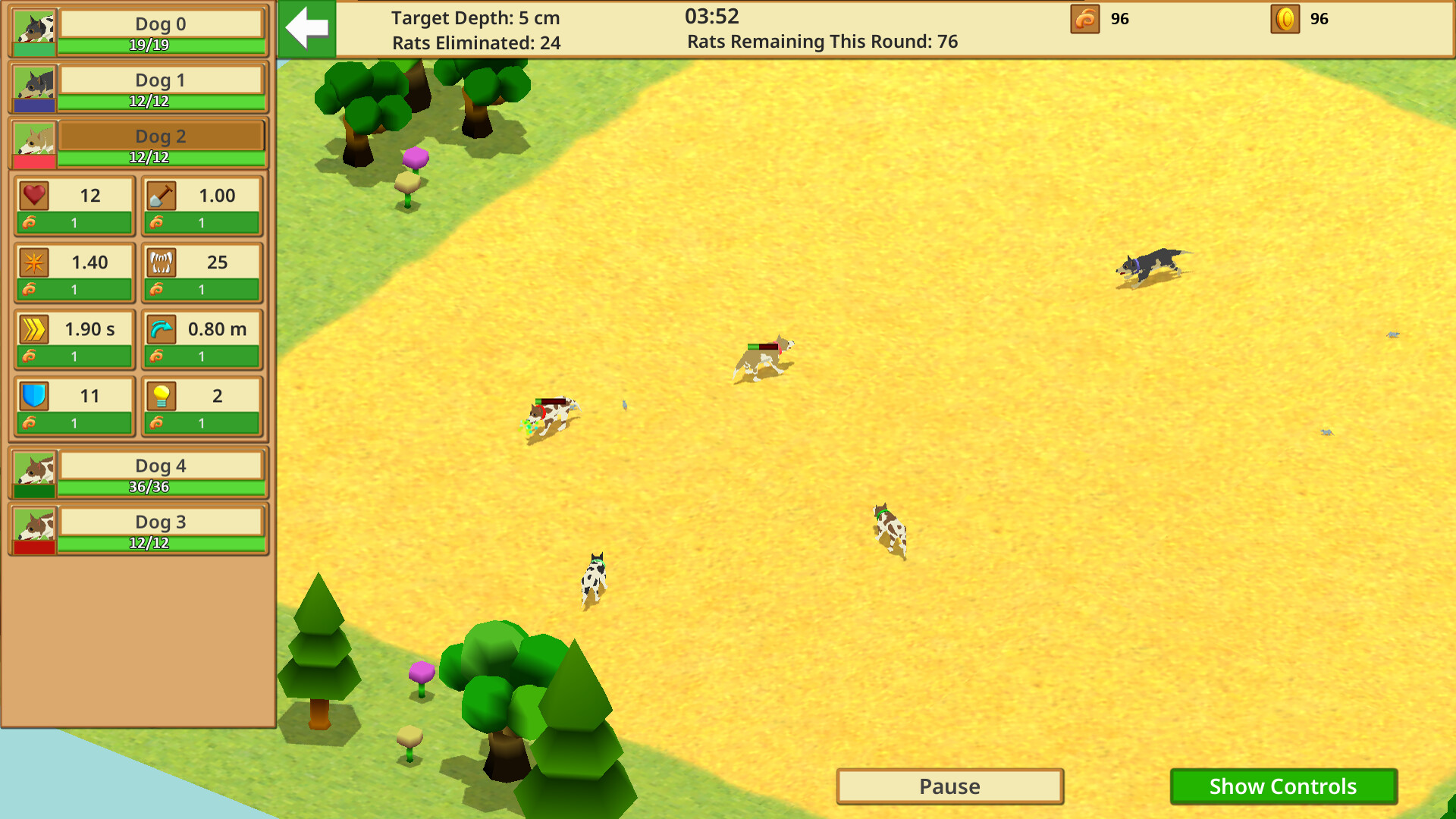
Task: Click the teeth bite damage icon
Action: 162,262
